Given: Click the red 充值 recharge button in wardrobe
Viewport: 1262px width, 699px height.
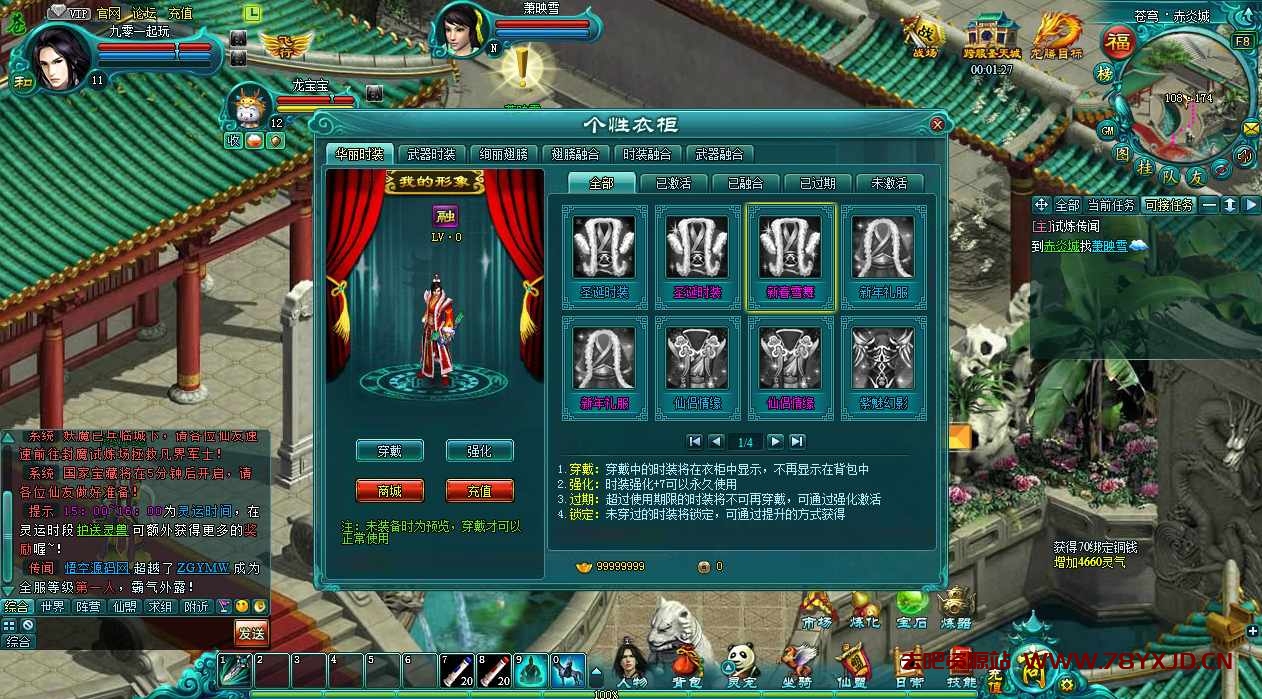Looking at the screenshot, I should [479, 491].
